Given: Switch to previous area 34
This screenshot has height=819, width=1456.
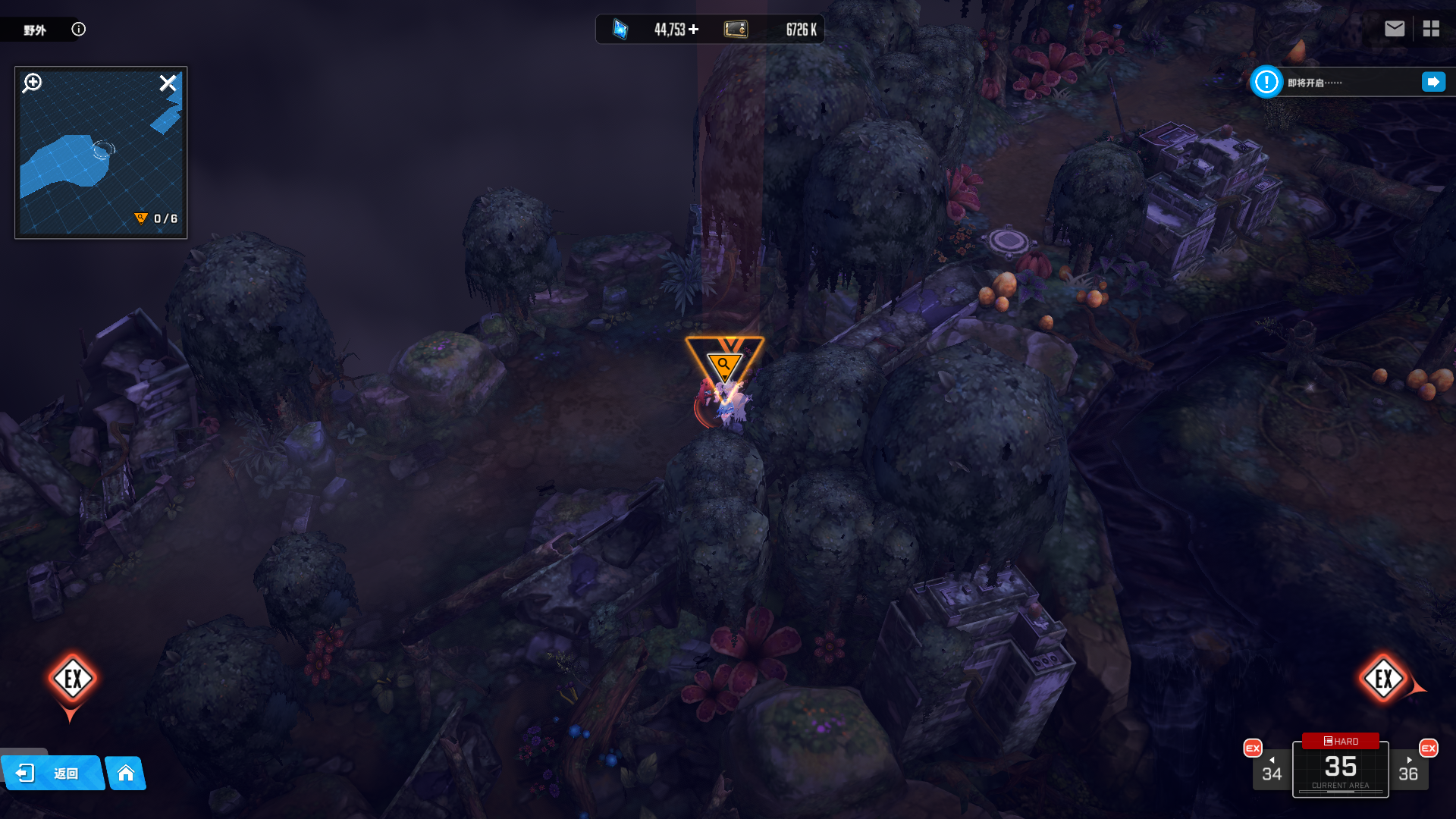Looking at the screenshot, I should (1272, 770).
